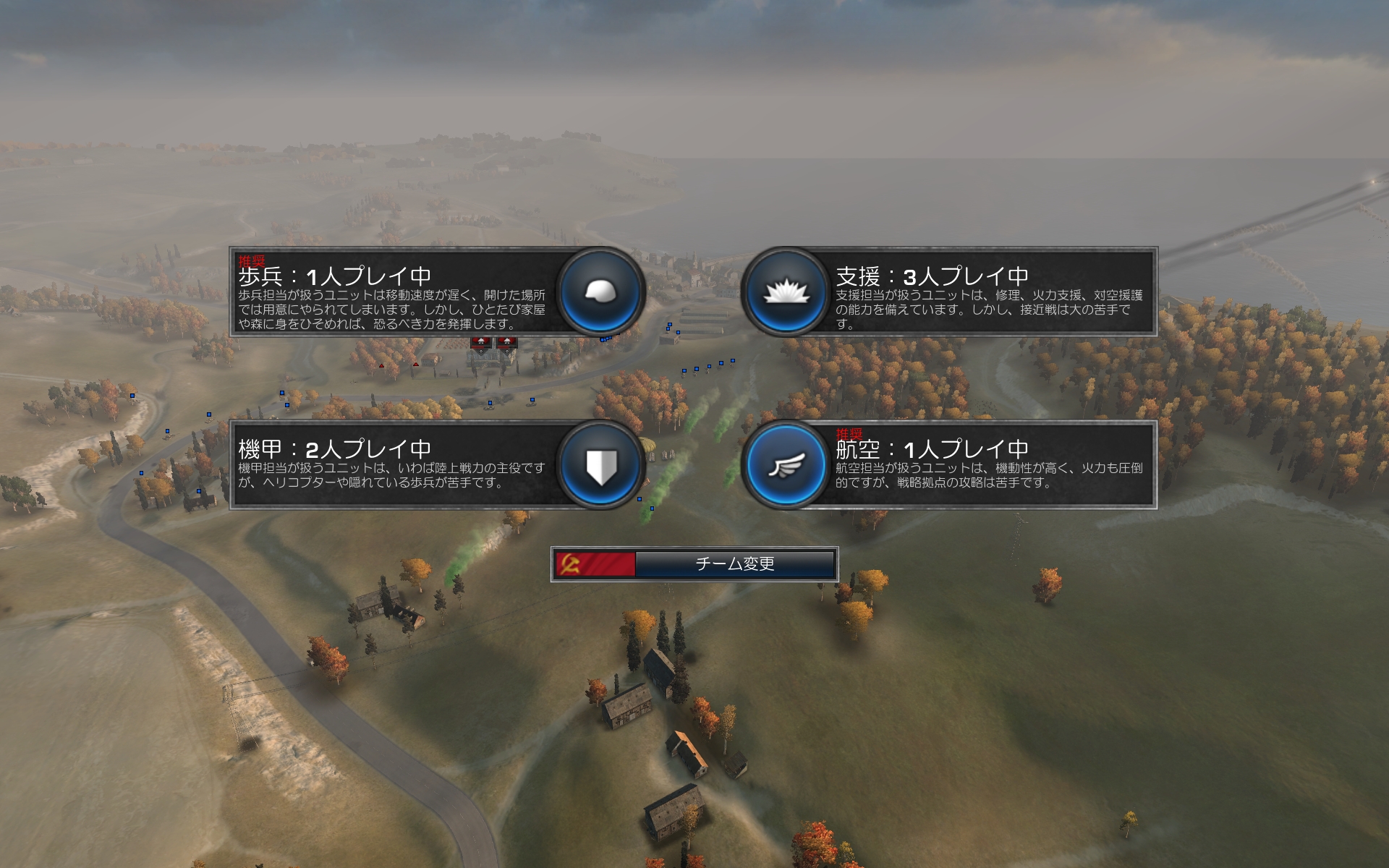Screen dimensions: 1389x868
Task: Click the armor shield icon
Action: (600, 465)
